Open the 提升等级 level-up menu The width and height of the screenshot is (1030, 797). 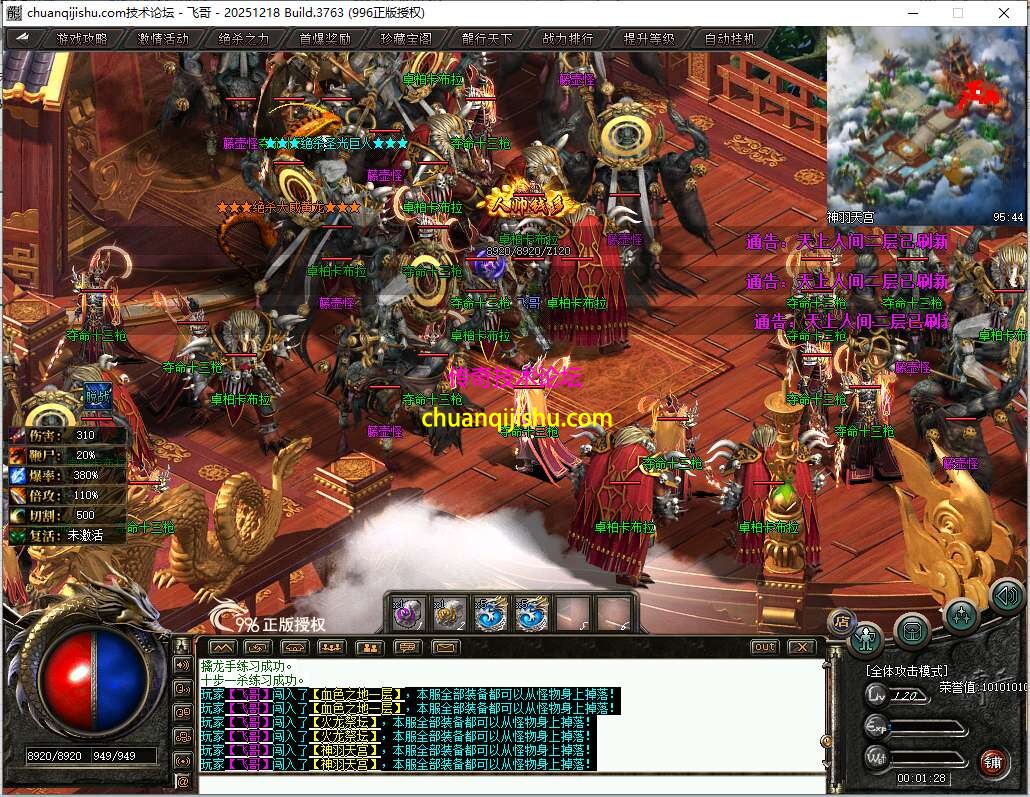pos(649,39)
